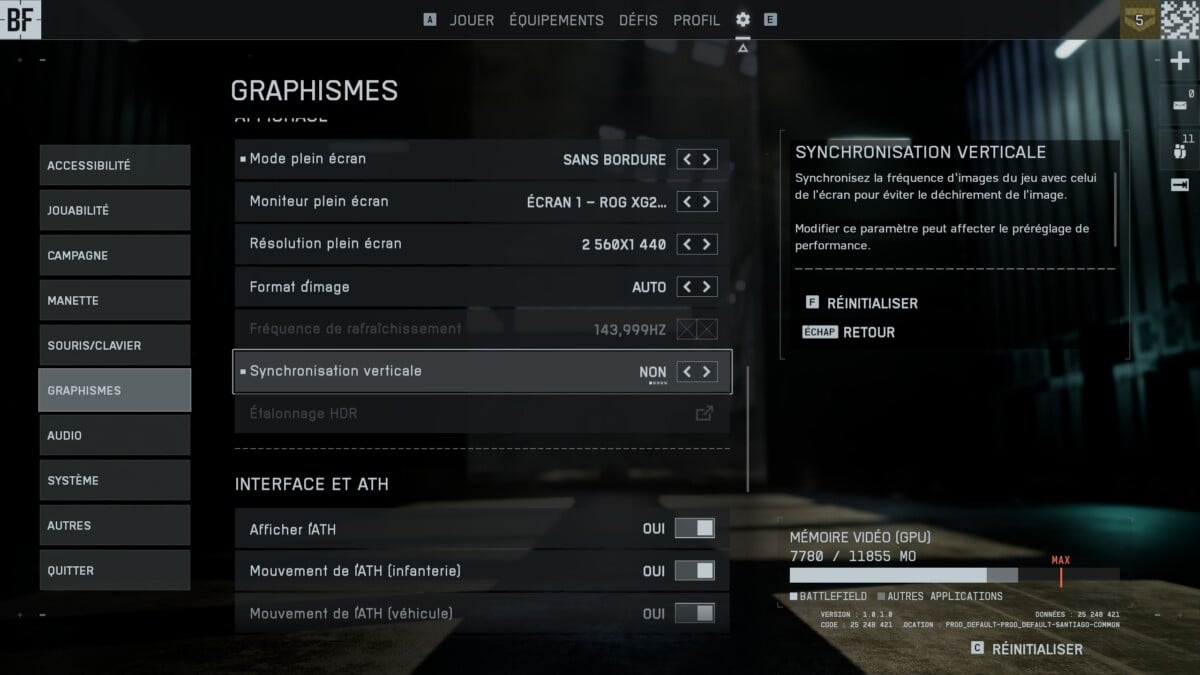The width and height of the screenshot is (1200, 675).
Task: Select SOURIS/CLAVIER settings
Action: coord(114,345)
